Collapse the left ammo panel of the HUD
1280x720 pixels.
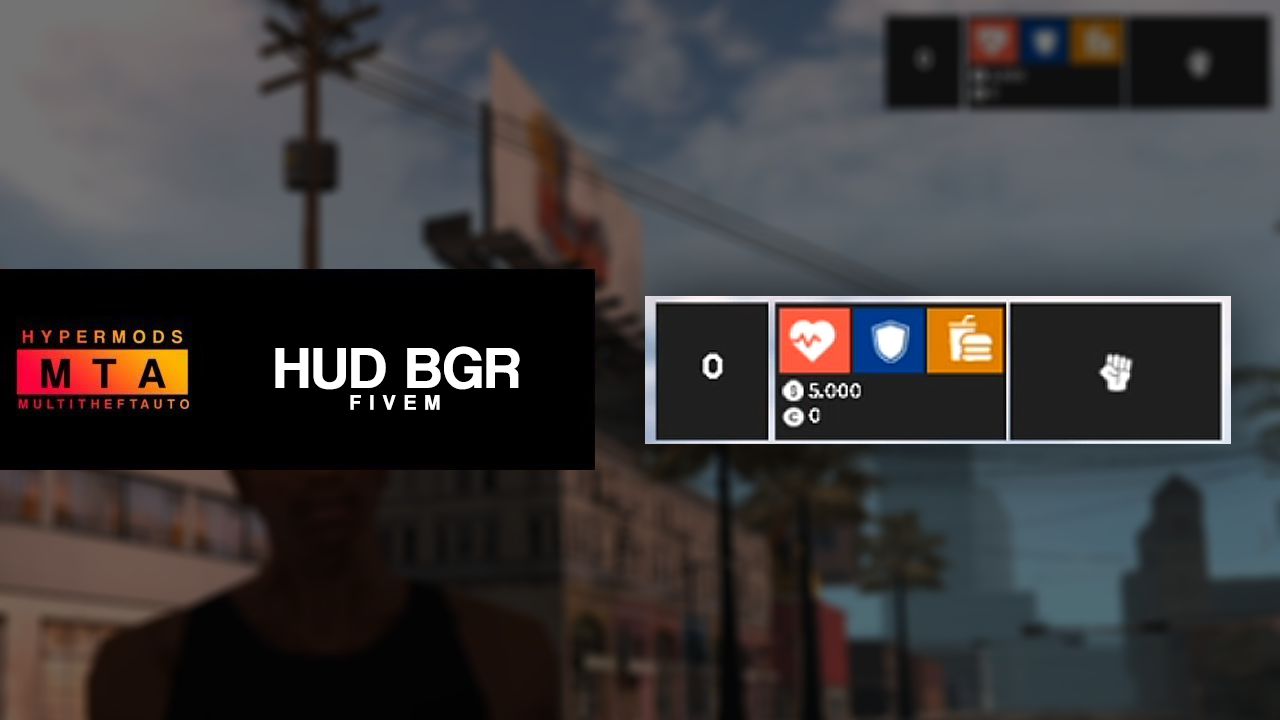tap(712, 370)
